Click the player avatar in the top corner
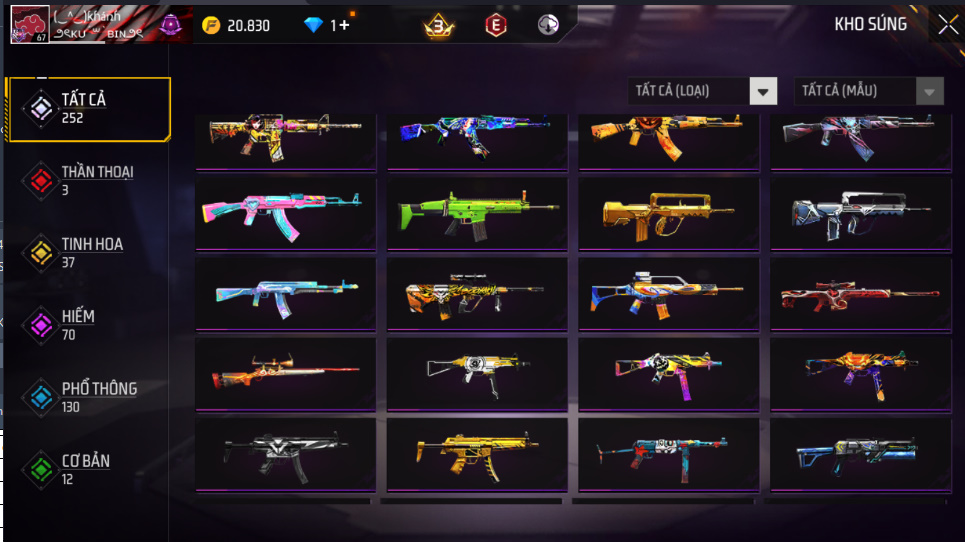Screen dimensions: 965x542 29,25
